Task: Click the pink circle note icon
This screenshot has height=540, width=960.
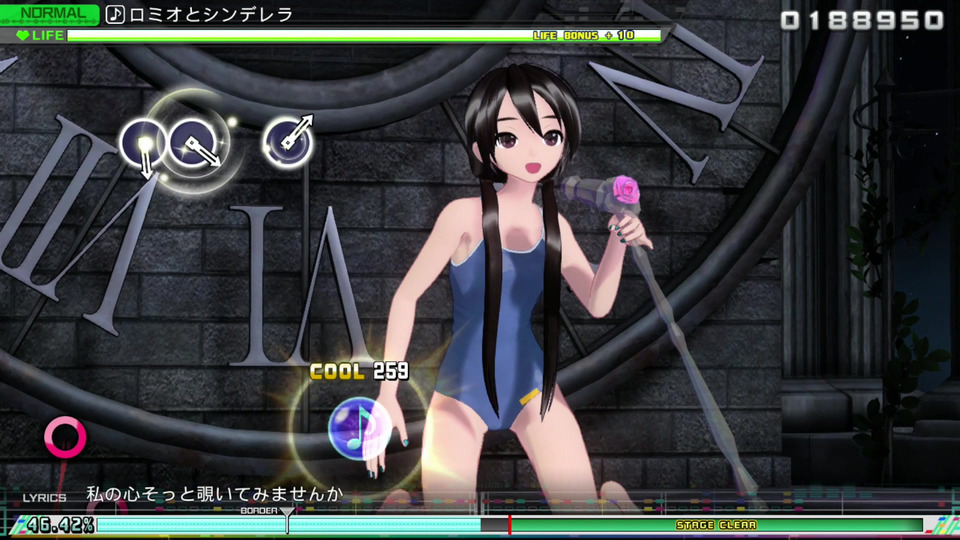Action: coord(66,437)
